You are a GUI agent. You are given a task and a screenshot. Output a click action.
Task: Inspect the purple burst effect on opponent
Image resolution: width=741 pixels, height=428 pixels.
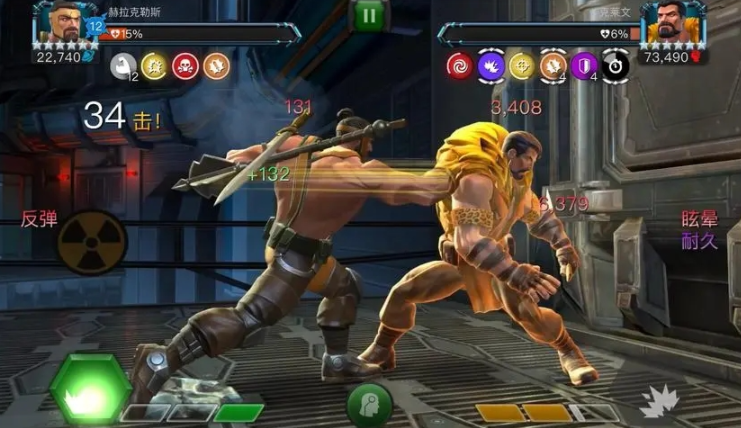pos(491,66)
